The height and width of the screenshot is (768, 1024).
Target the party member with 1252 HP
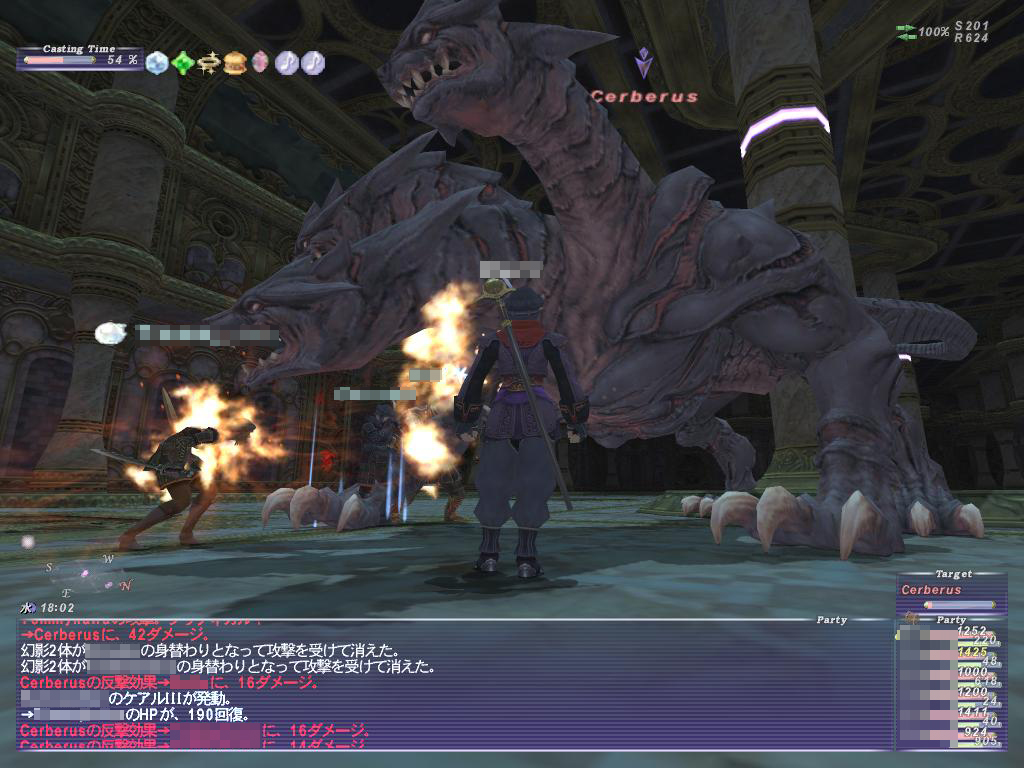pyautogui.click(x=947, y=635)
